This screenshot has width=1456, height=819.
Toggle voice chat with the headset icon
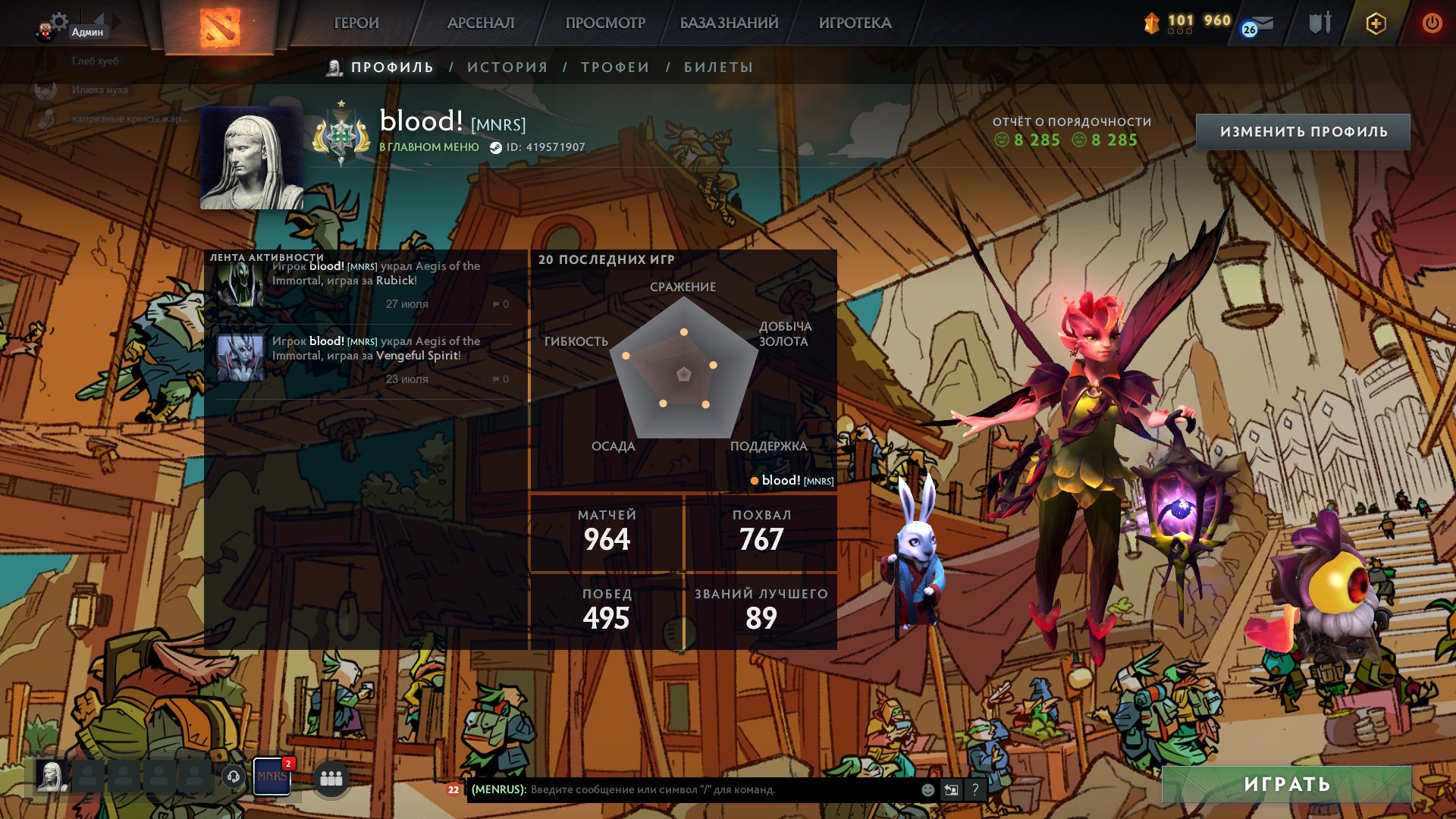tap(234, 775)
